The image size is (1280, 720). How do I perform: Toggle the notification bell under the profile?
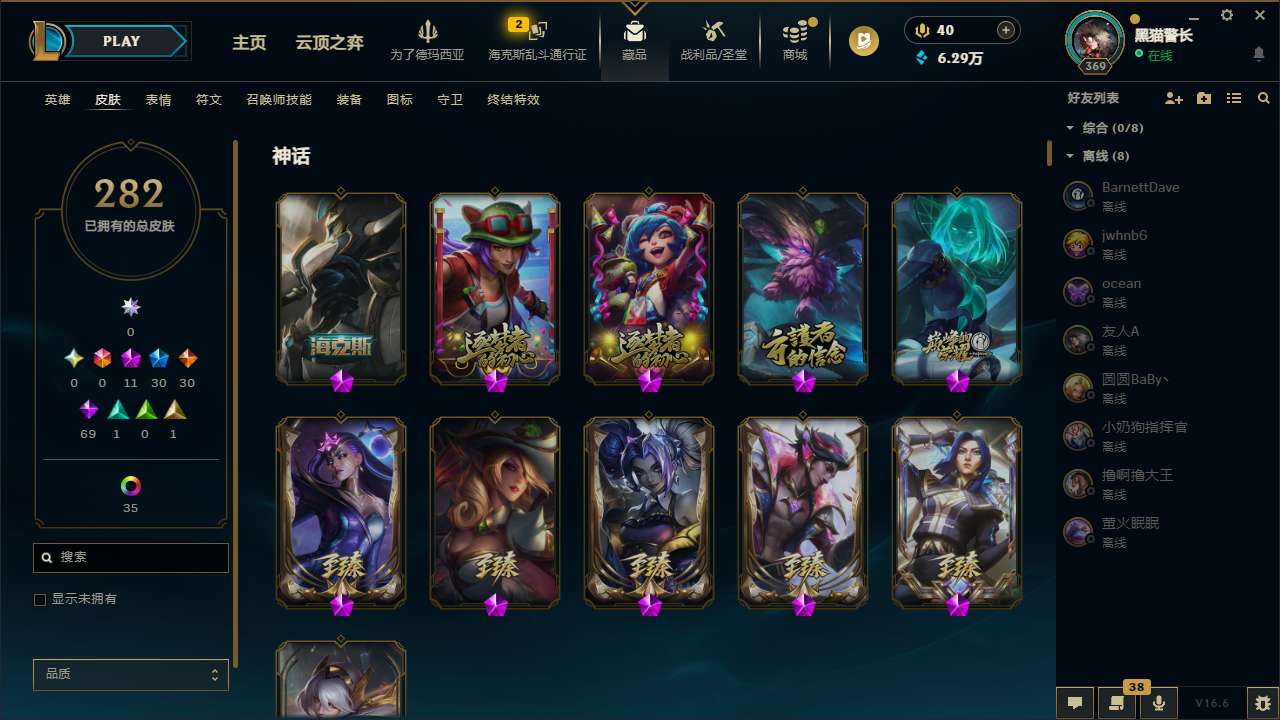tap(1258, 53)
